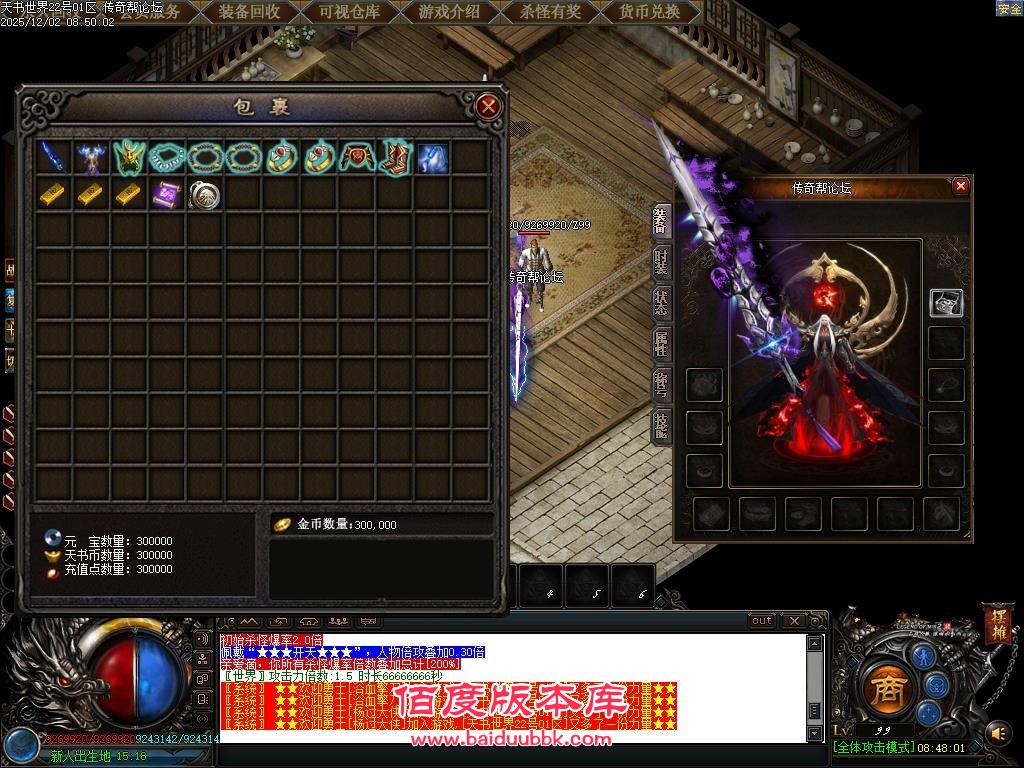Viewport: 1024px width, 768px height.
Task: Close the 包裹 inventory window
Action: (488, 106)
